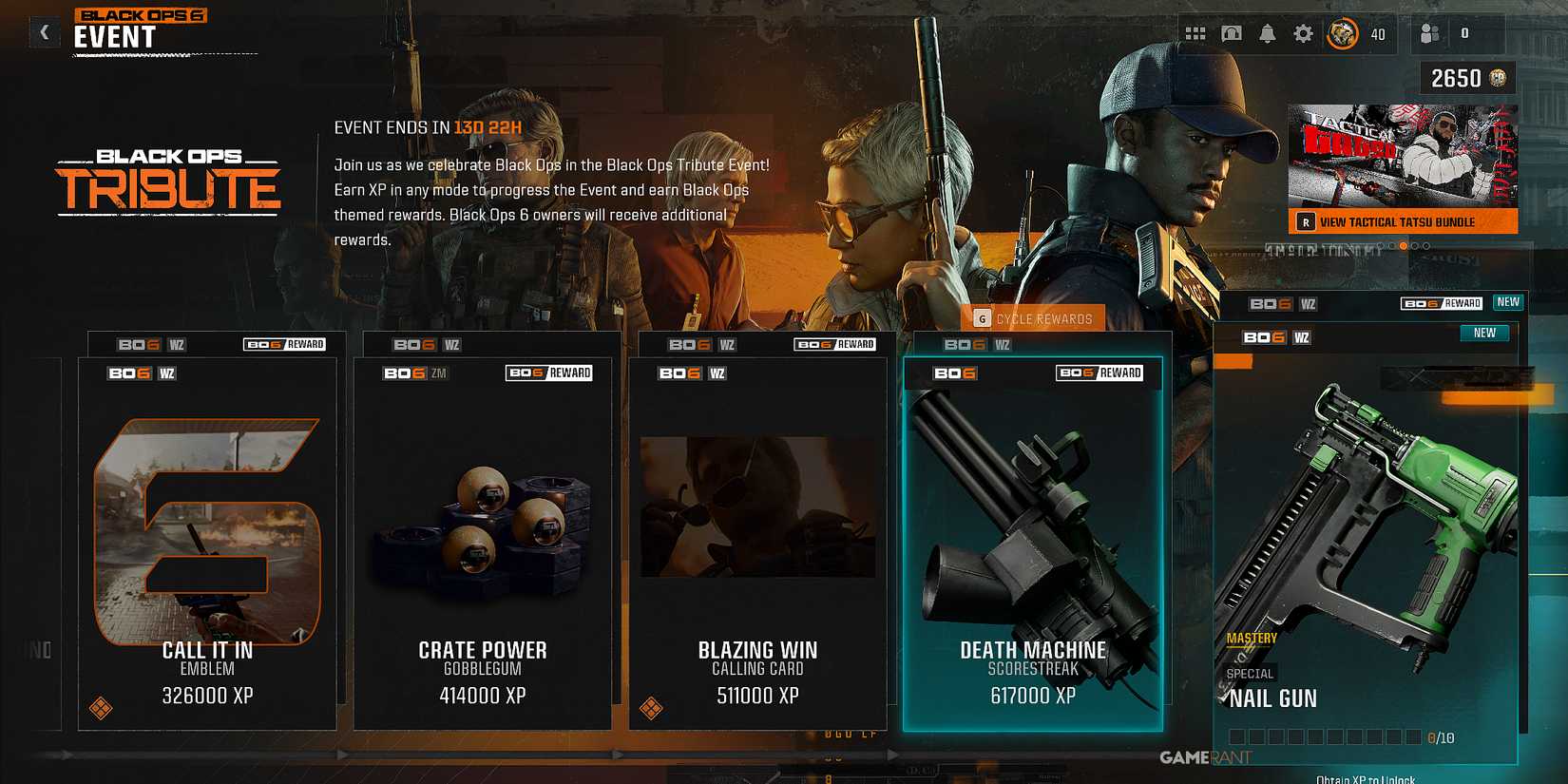This screenshot has height=784, width=1568.
Task: Expand the Nail Gun Mastery section
Action: (x=1252, y=637)
